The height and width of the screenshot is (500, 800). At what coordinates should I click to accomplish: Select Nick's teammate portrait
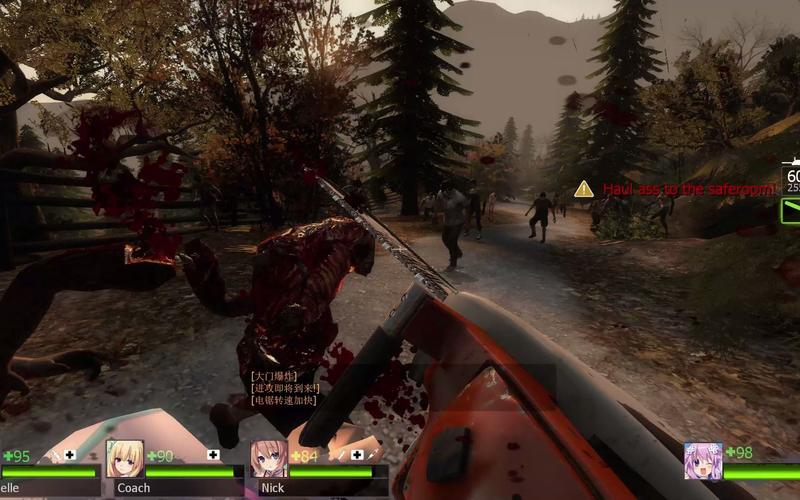click(269, 459)
